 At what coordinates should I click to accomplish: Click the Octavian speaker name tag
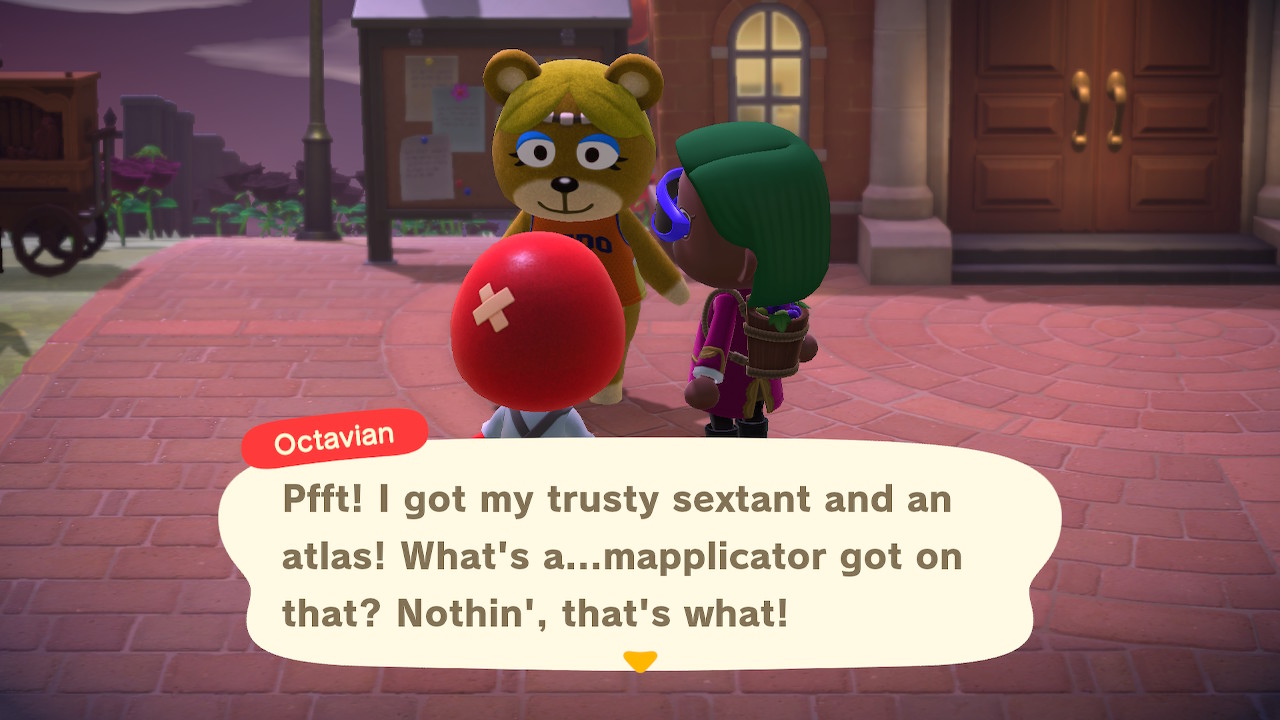pos(334,438)
